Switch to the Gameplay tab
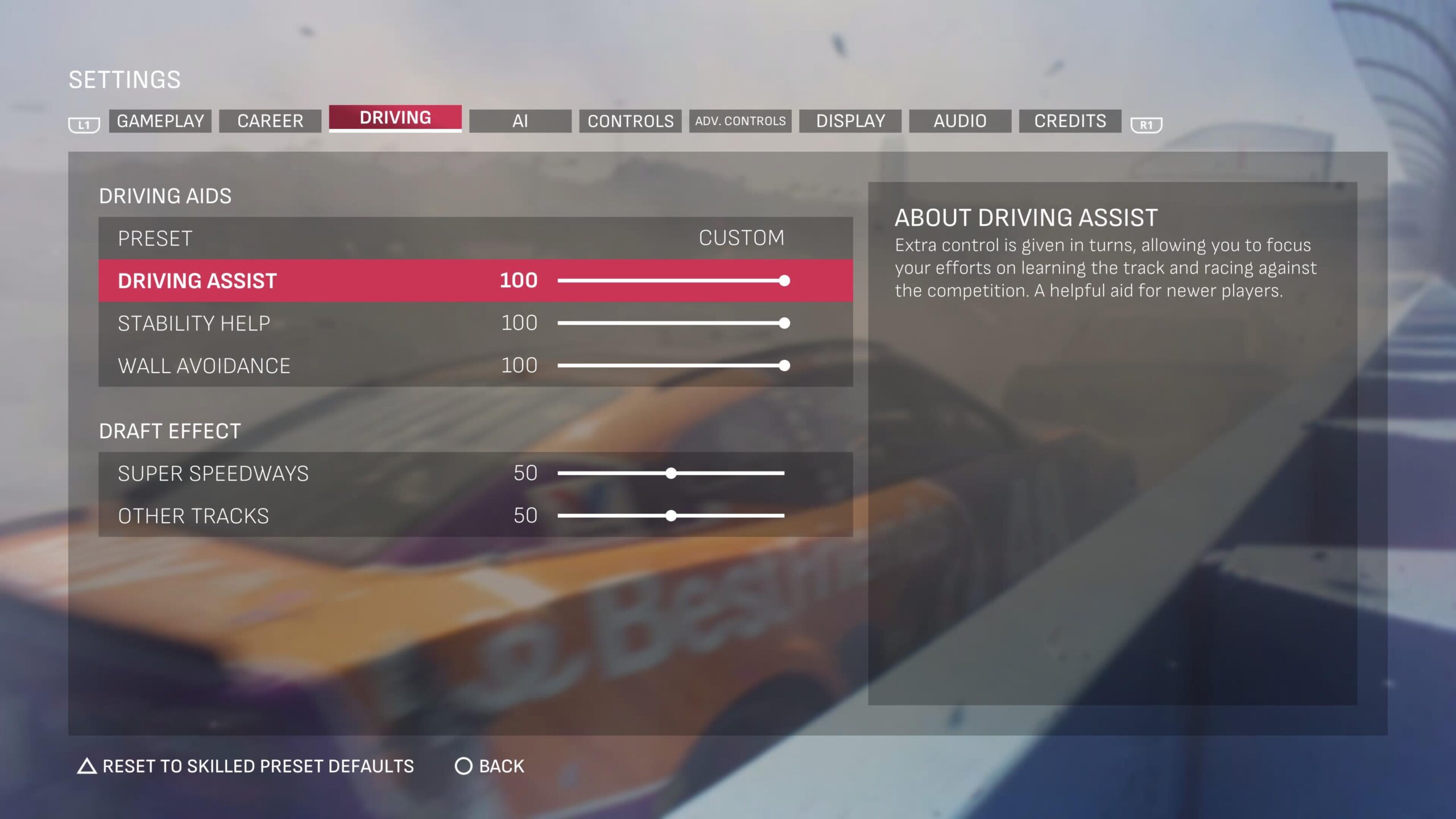Viewport: 1456px width, 819px height. pos(160,121)
